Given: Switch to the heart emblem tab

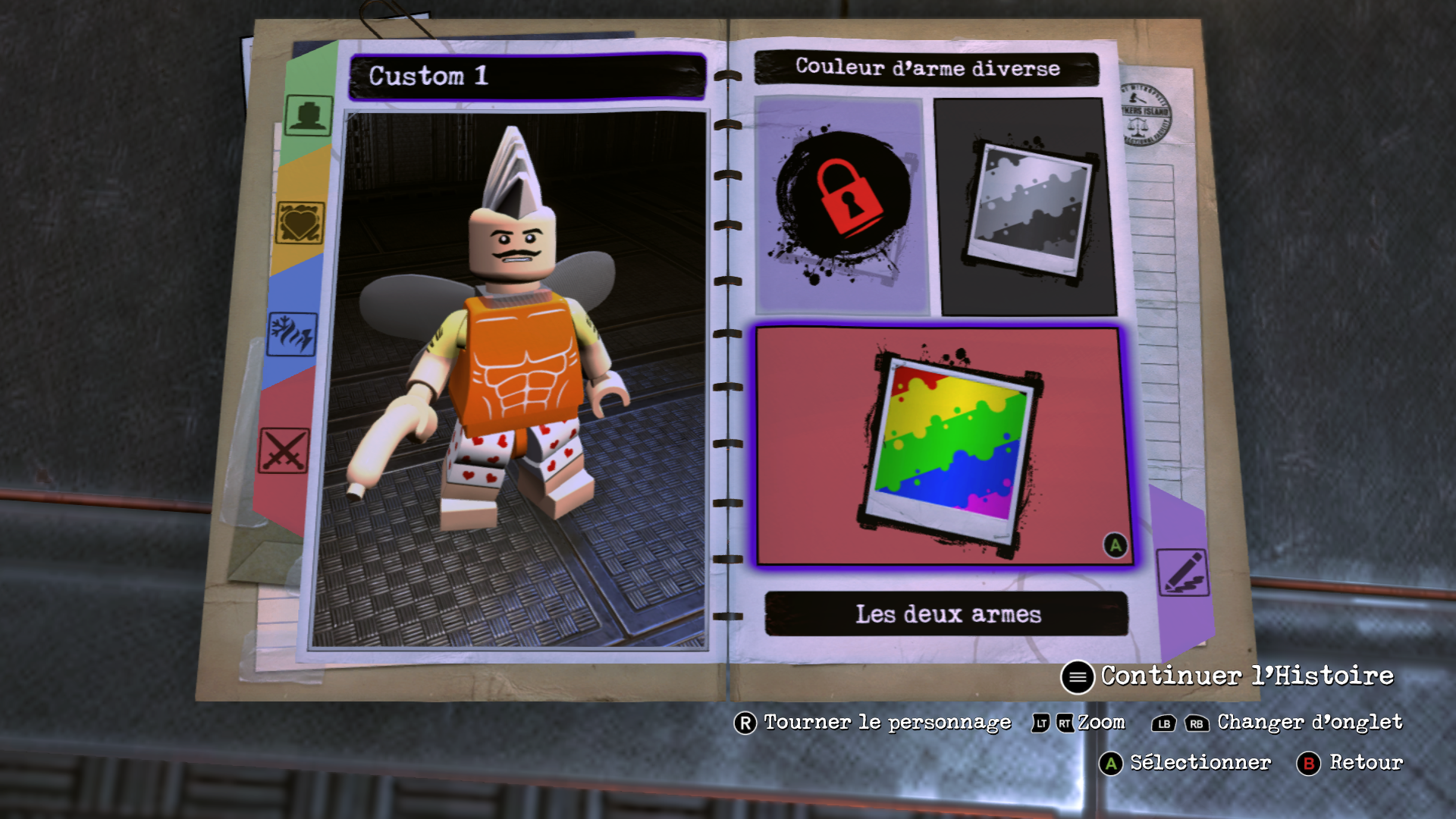Looking at the screenshot, I should click(x=300, y=223).
